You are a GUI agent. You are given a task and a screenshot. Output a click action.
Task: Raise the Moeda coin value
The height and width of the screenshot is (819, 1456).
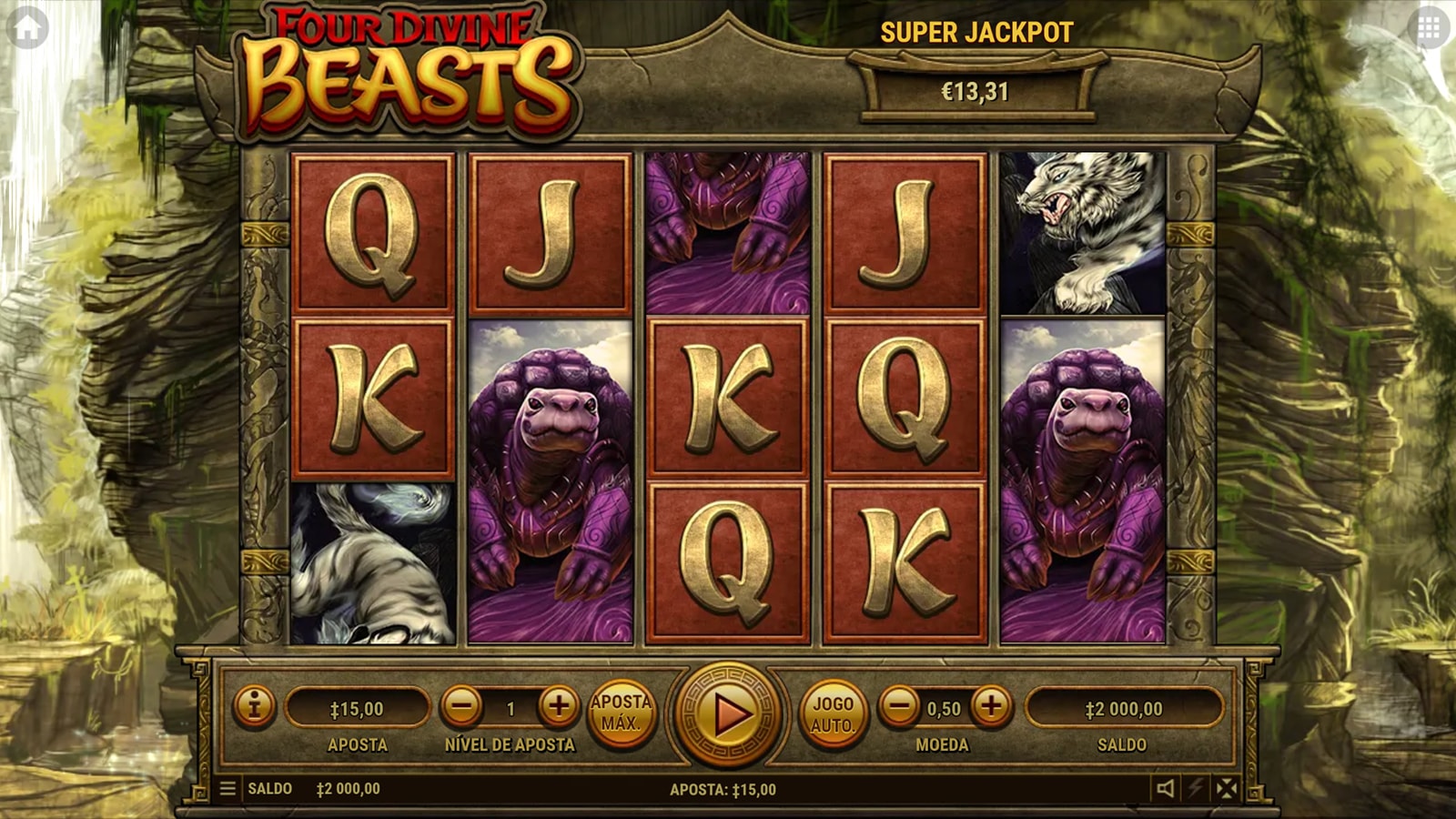pos(991,706)
